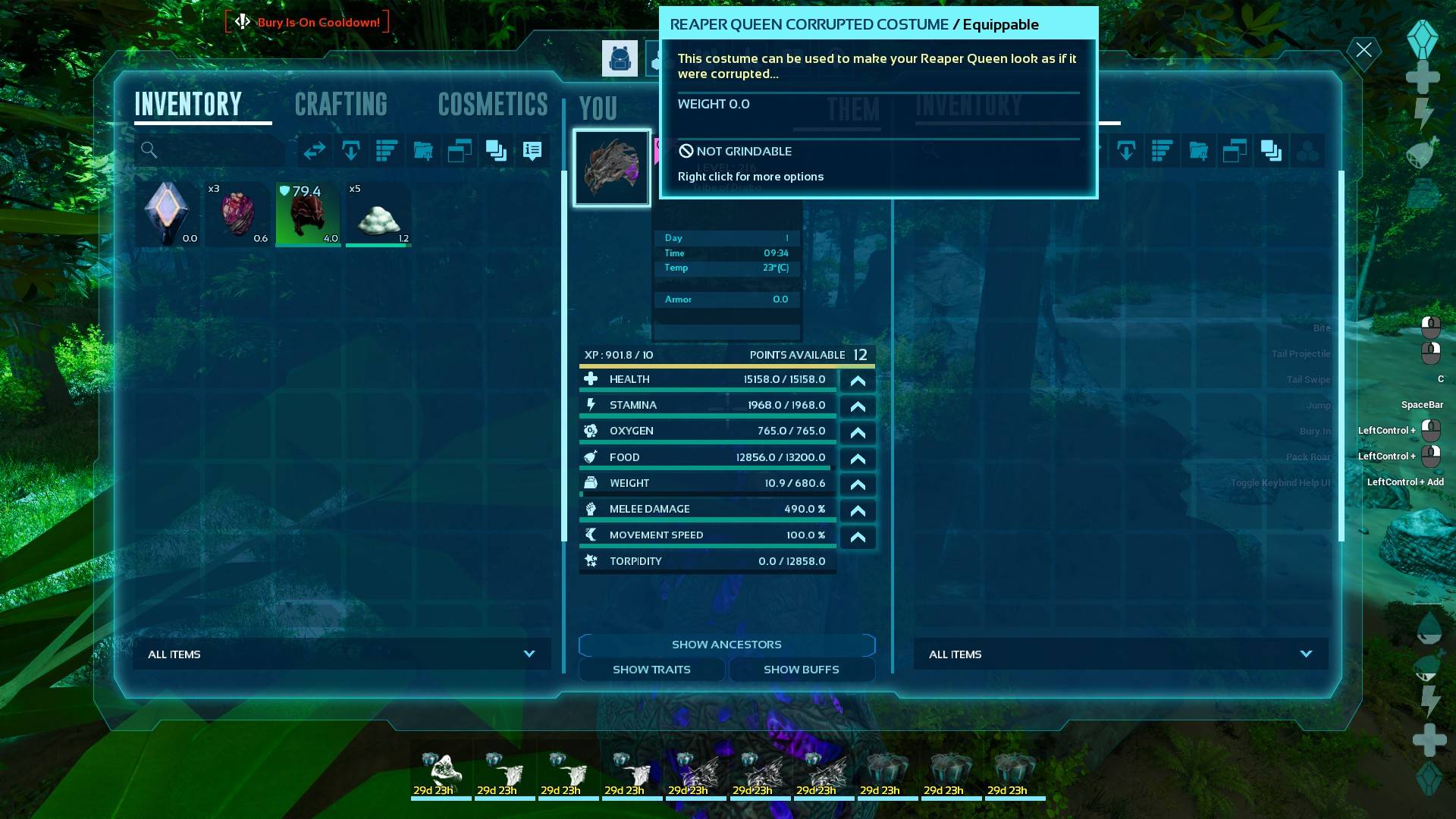Click the Show Traits button

point(651,669)
